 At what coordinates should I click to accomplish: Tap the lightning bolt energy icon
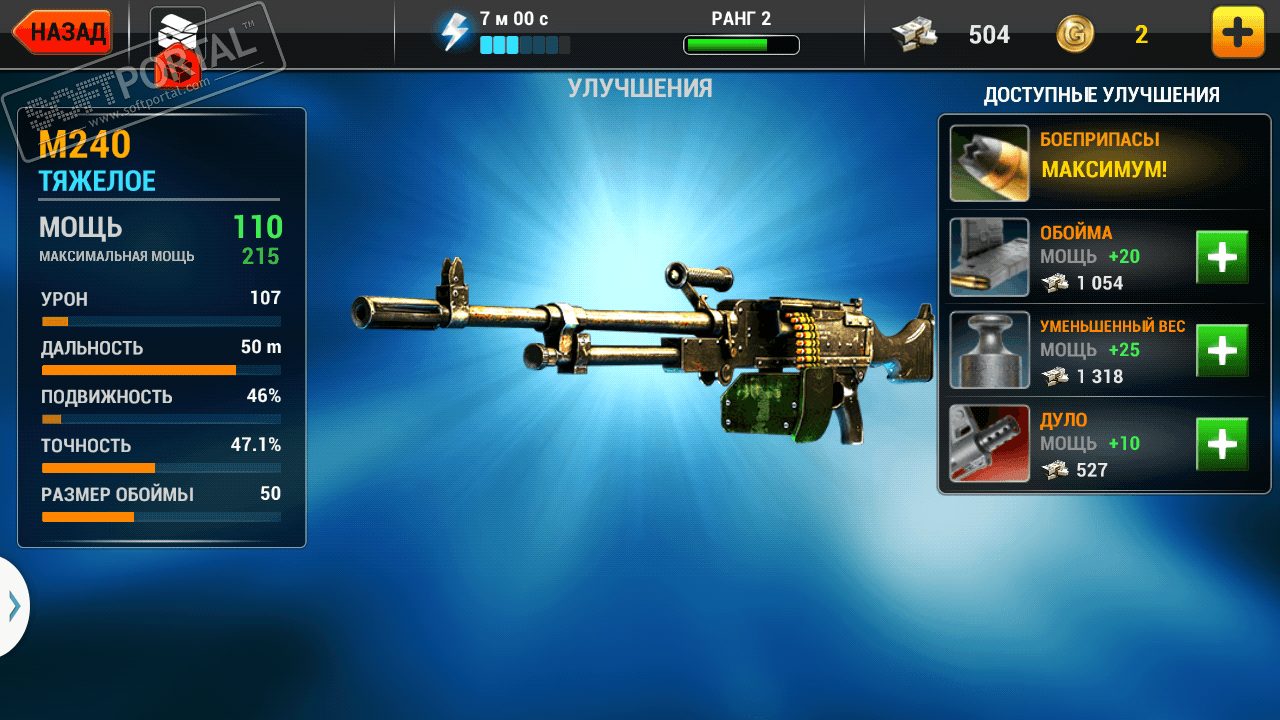tap(455, 32)
